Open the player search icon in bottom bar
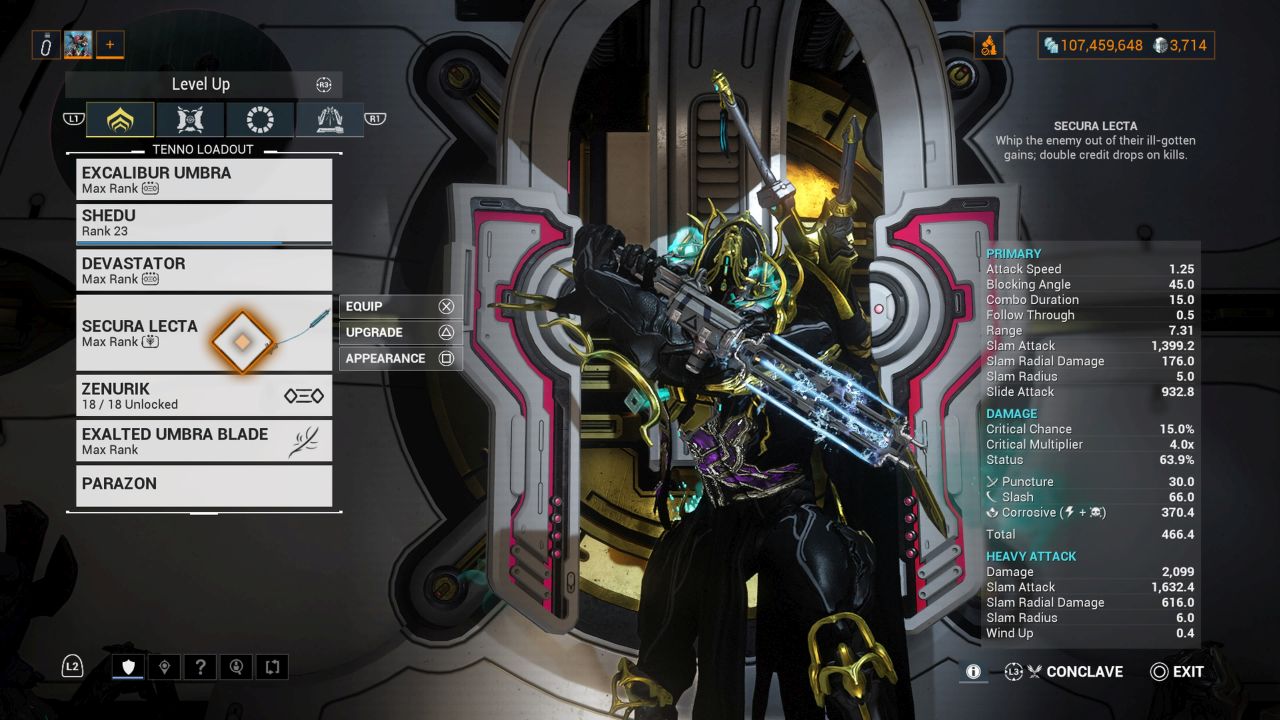The height and width of the screenshot is (720, 1280). (x=237, y=666)
